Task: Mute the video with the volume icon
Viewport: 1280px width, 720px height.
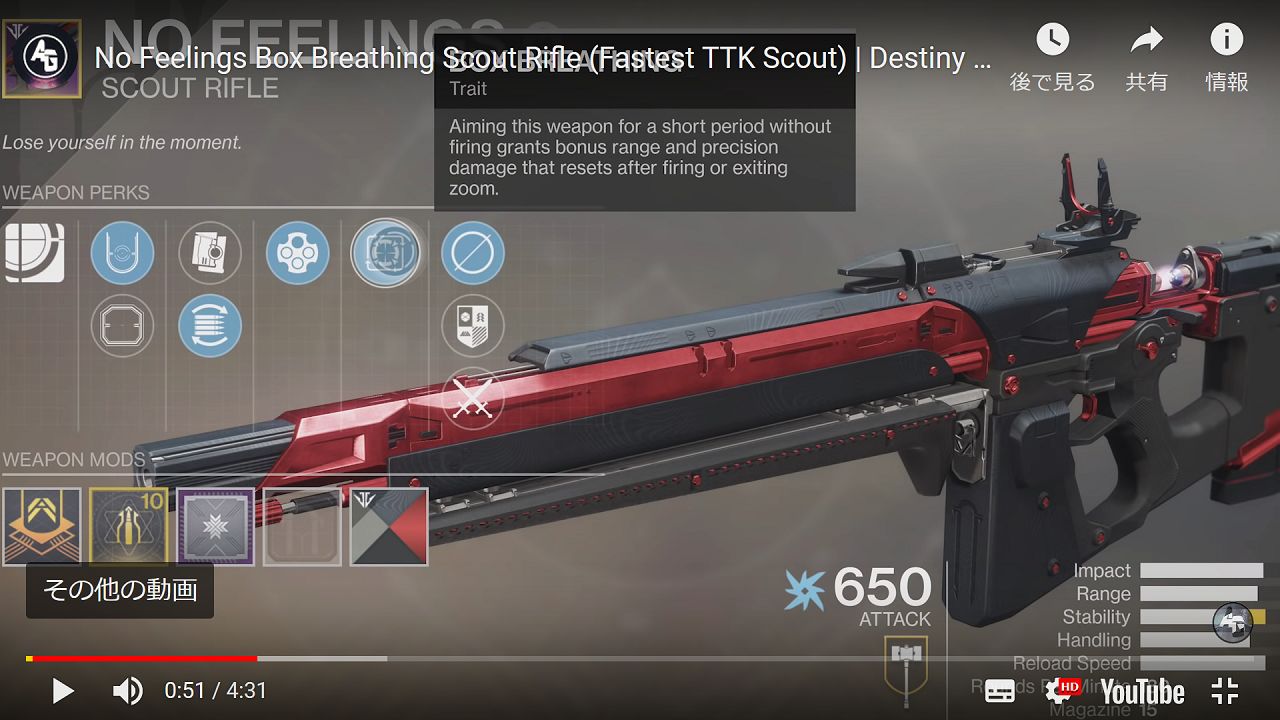Action: (x=127, y=691)
